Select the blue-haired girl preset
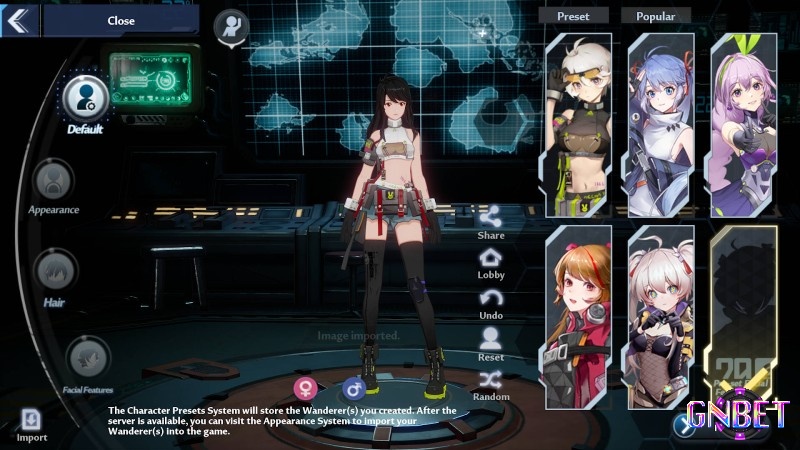This screenshot has height=450, width=800. (661, 124)
